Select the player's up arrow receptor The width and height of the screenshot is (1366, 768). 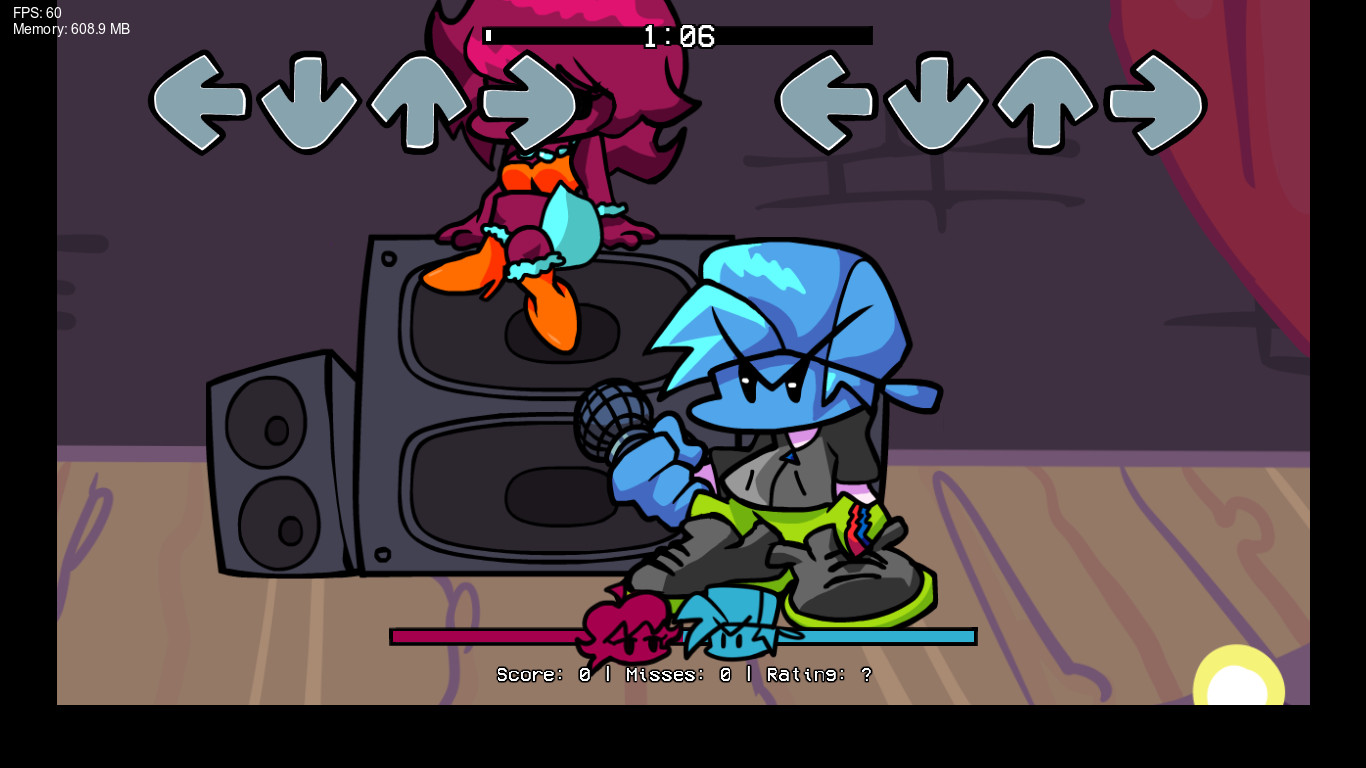coord(1048,100)
